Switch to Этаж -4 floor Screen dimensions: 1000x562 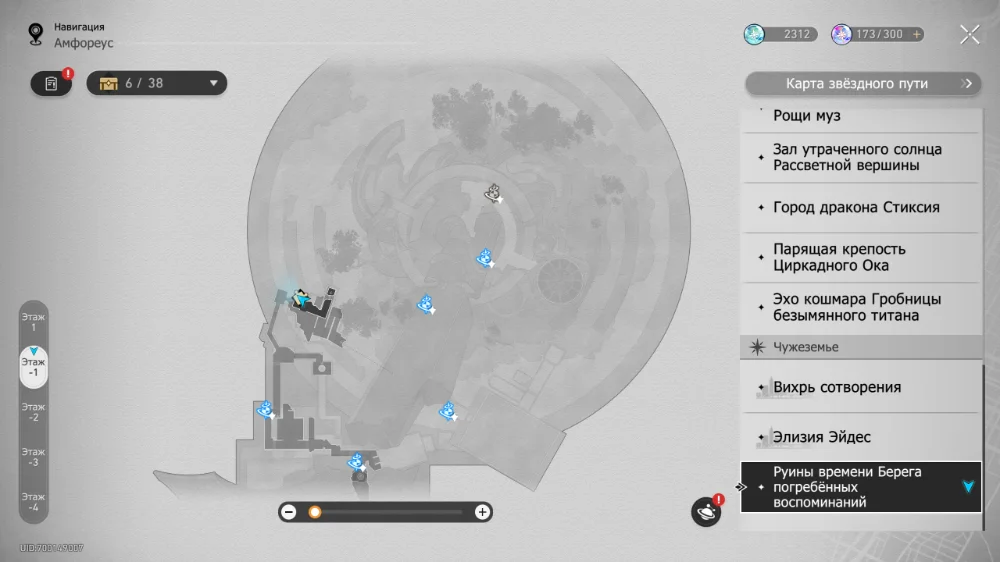(x=33, y=501)
